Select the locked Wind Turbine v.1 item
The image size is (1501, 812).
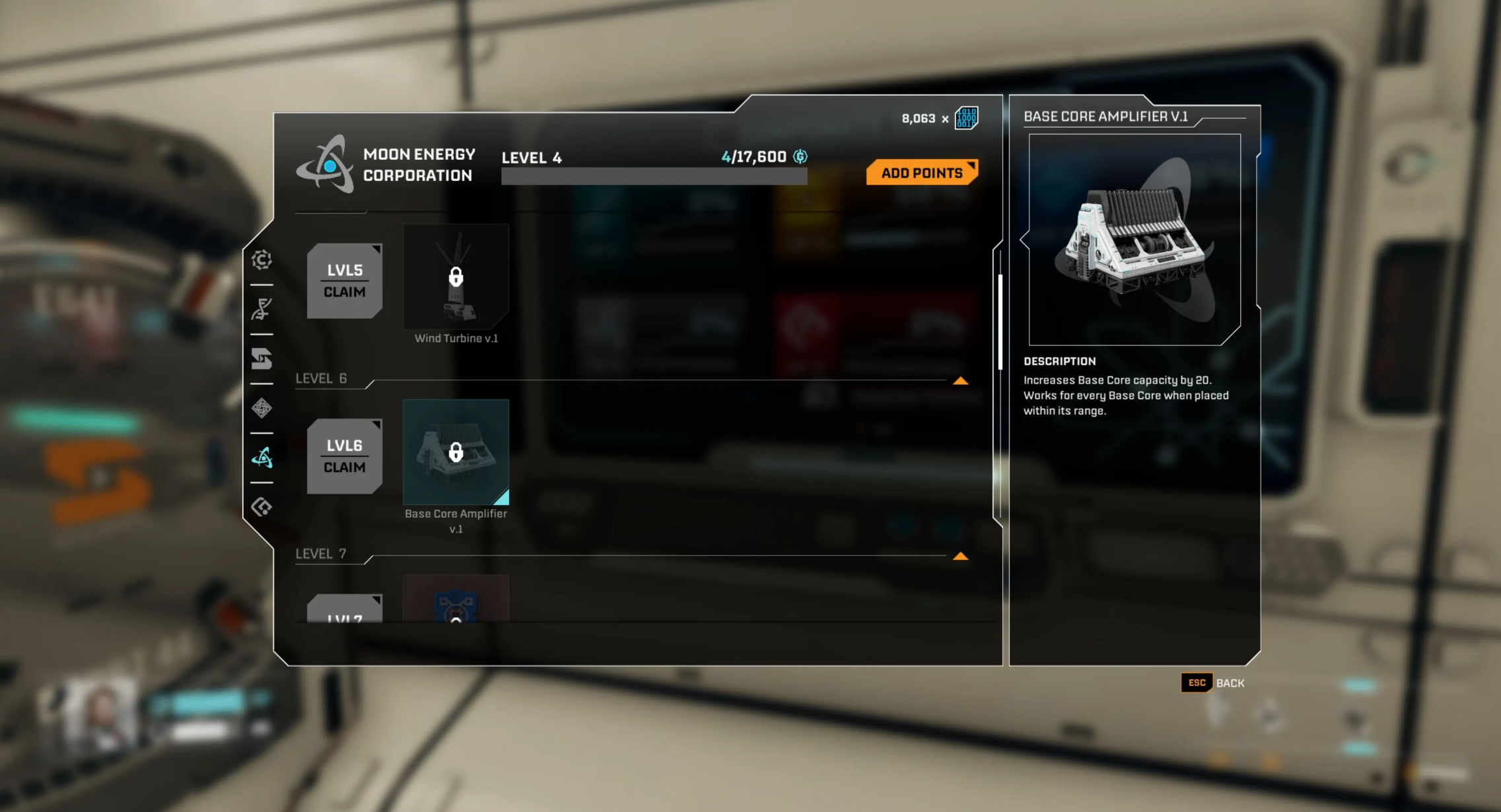coord(456,277)
